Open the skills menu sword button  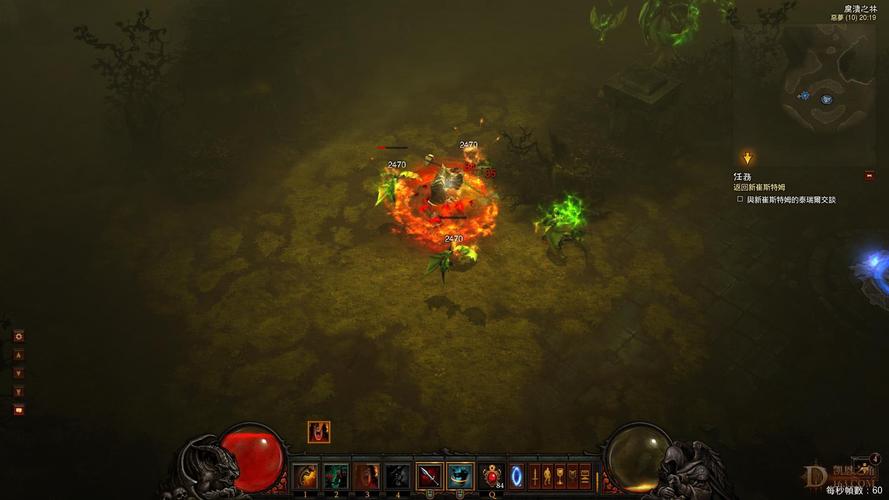[x=535, y=477]
